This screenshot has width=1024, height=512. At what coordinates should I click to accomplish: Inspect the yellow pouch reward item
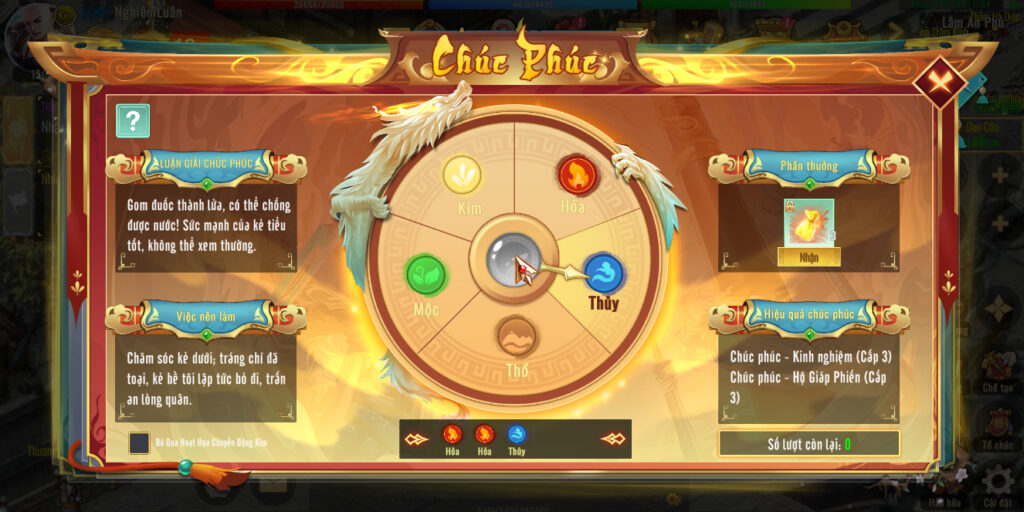pos(808,222)
